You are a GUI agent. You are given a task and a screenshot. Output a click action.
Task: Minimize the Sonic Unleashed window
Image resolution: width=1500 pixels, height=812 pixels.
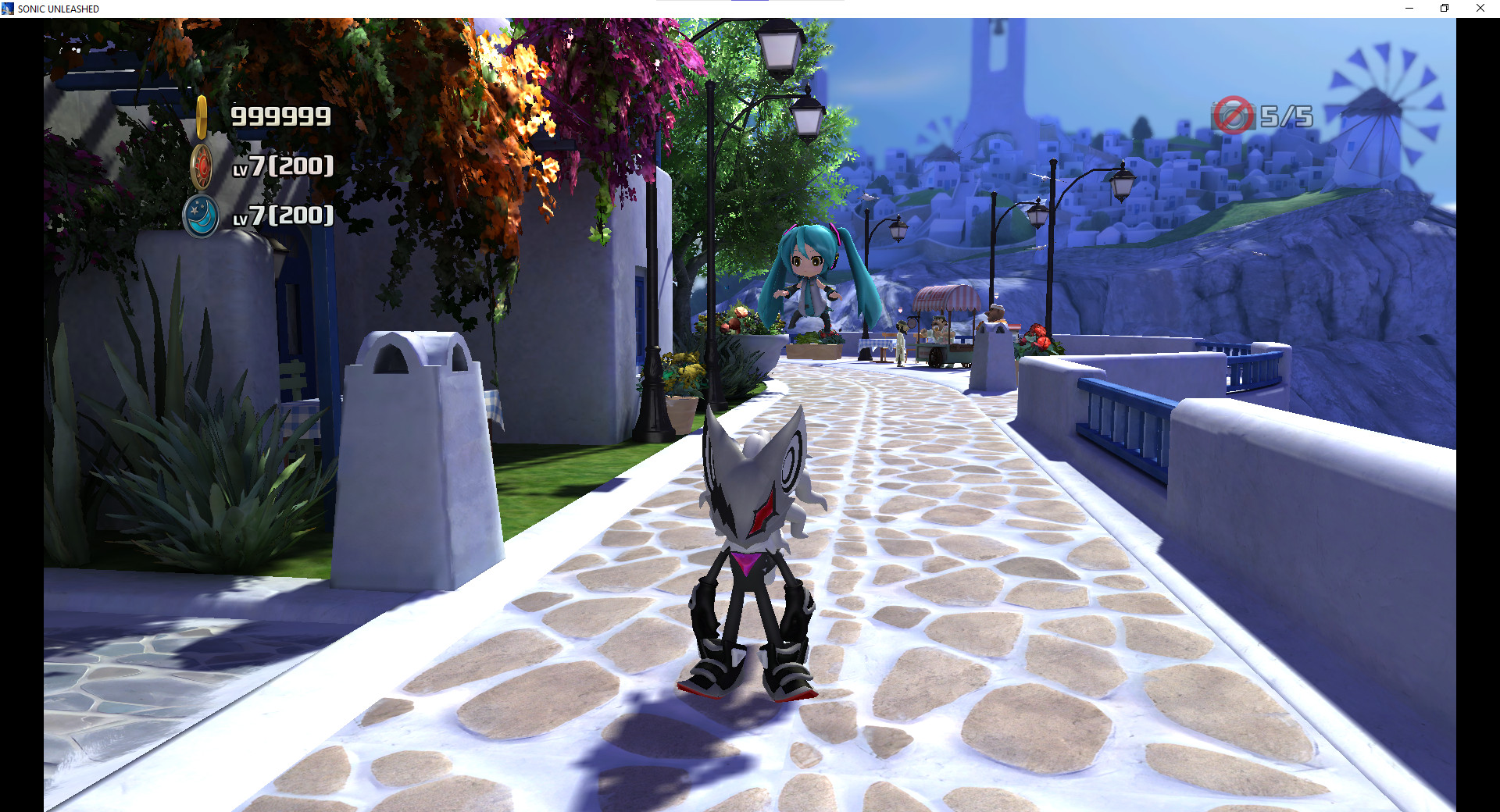point(1409,9)
